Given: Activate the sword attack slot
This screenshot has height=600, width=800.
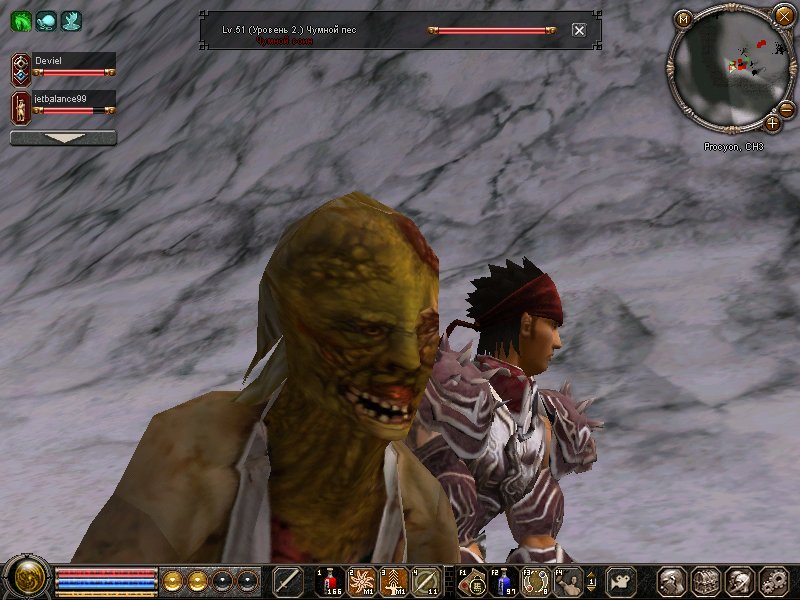Looking at the screenshot, I should (x=288, y=581).
